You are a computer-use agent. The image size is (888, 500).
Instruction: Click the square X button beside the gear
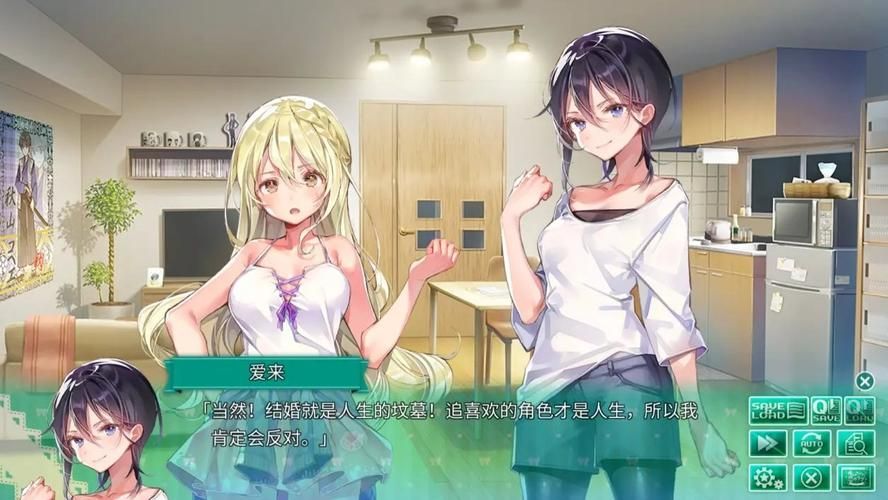coord(812,477)
